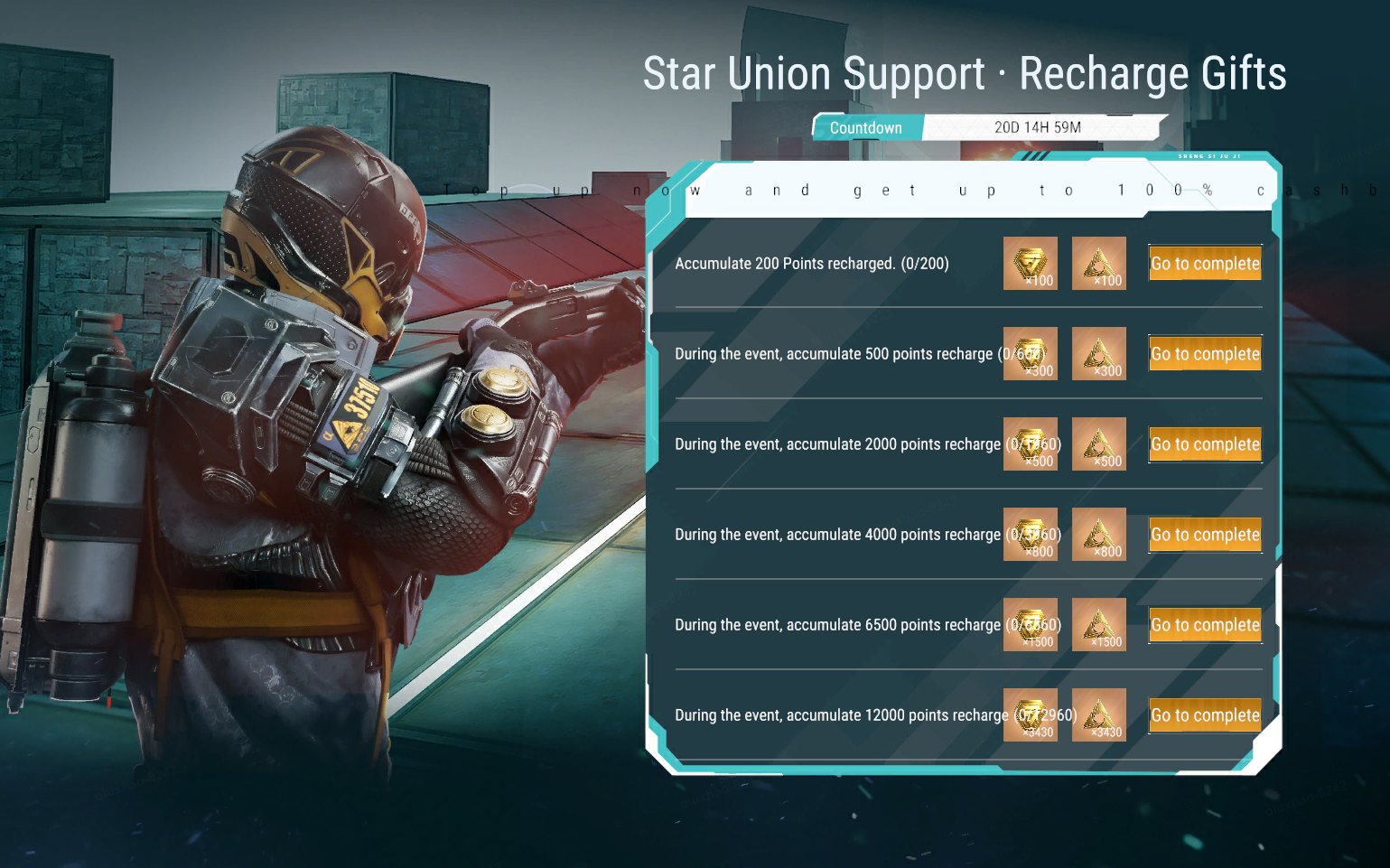This screenshot has width=1390, height=868.
Task: Inspect the x100 triangle token reward
Action: point(1099,264)
